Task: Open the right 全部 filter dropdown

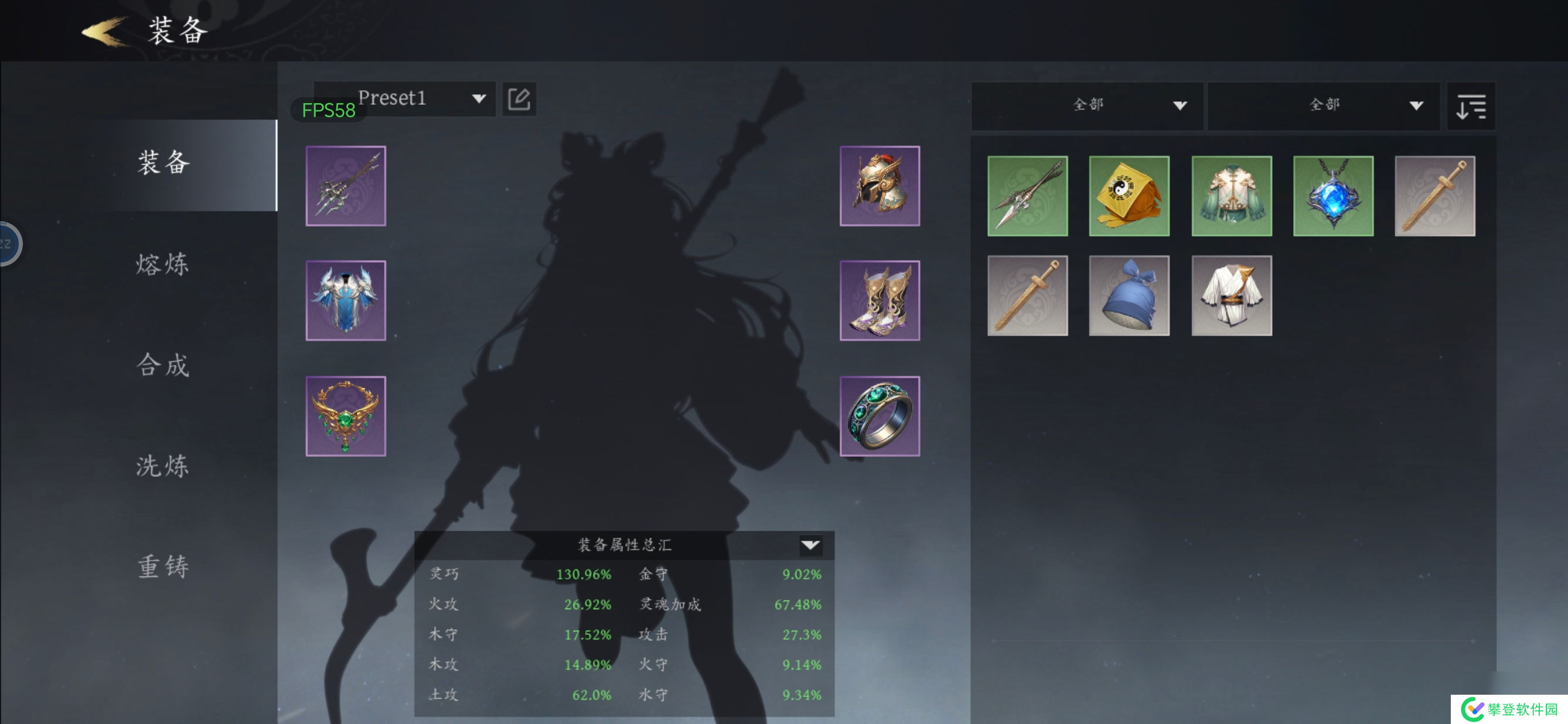Action: 1323,105
